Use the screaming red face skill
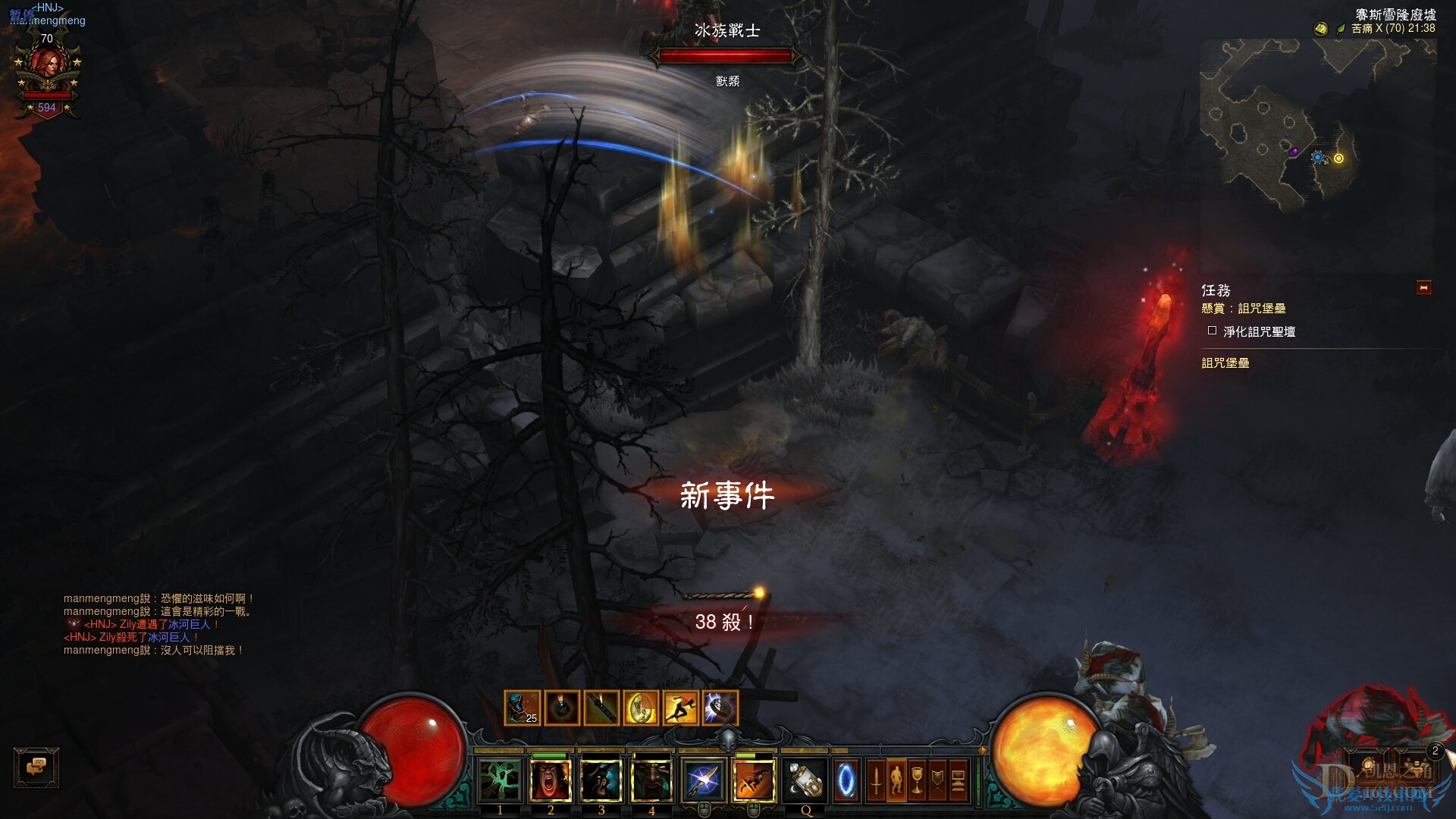 pos(551,780)
